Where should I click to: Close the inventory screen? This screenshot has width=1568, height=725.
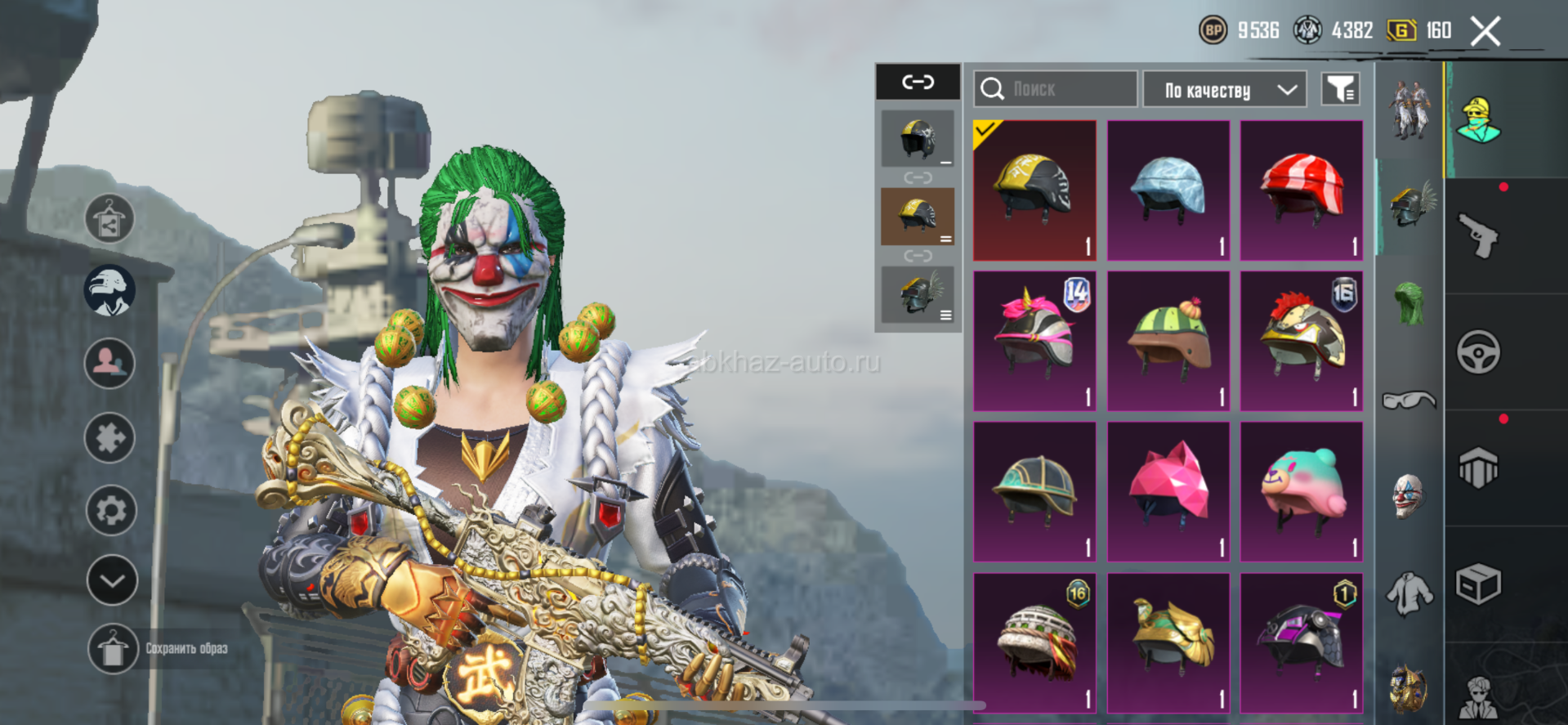1485,32
